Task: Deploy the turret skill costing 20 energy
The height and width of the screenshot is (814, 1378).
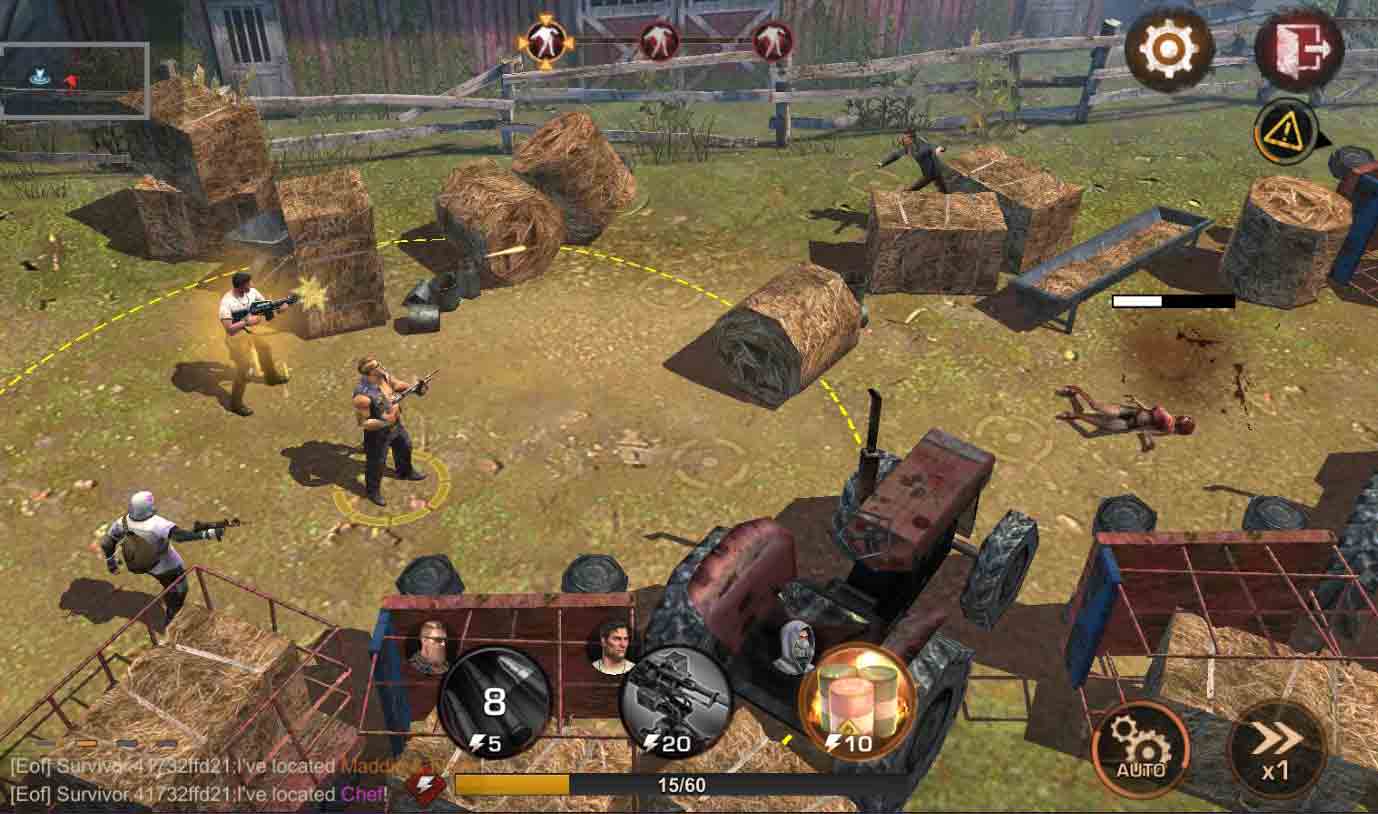Action: [674, 701]
